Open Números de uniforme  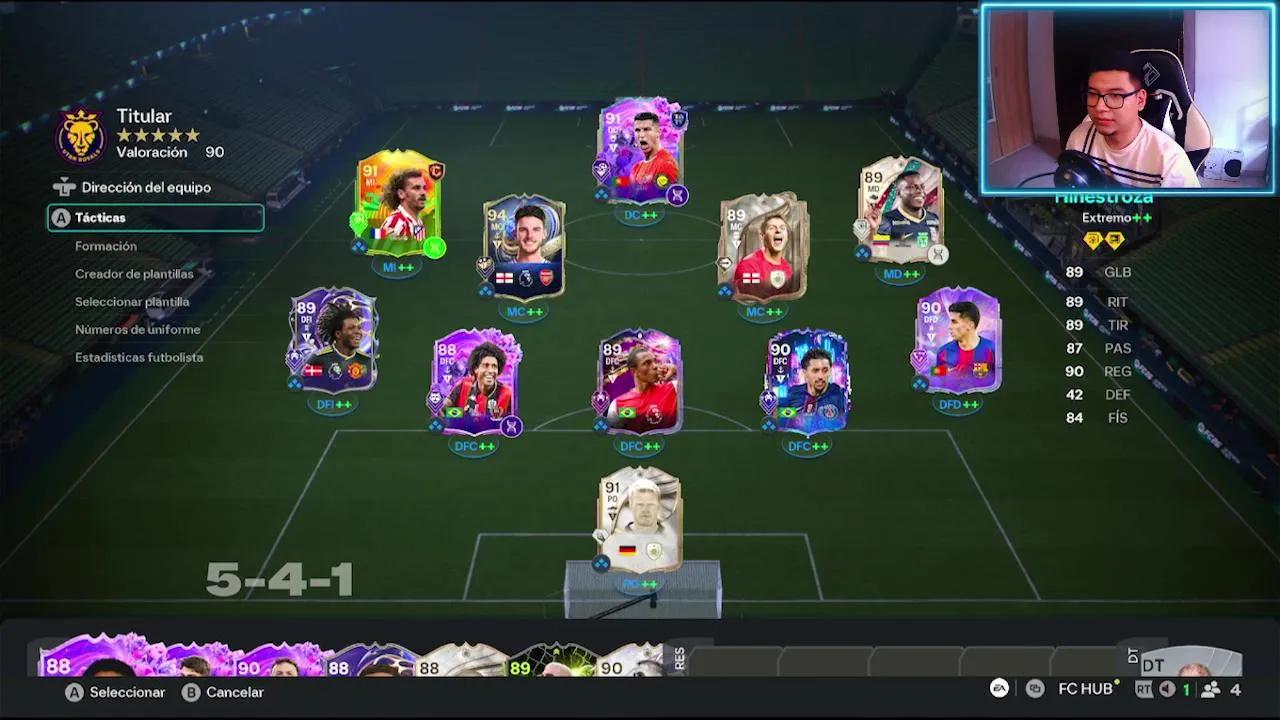point(138,330)
